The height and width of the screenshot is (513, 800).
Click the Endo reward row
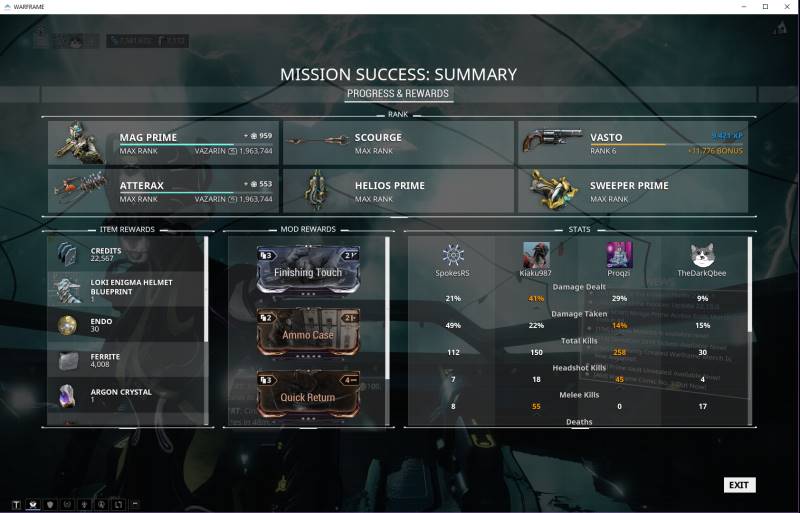tap(125, 325)
